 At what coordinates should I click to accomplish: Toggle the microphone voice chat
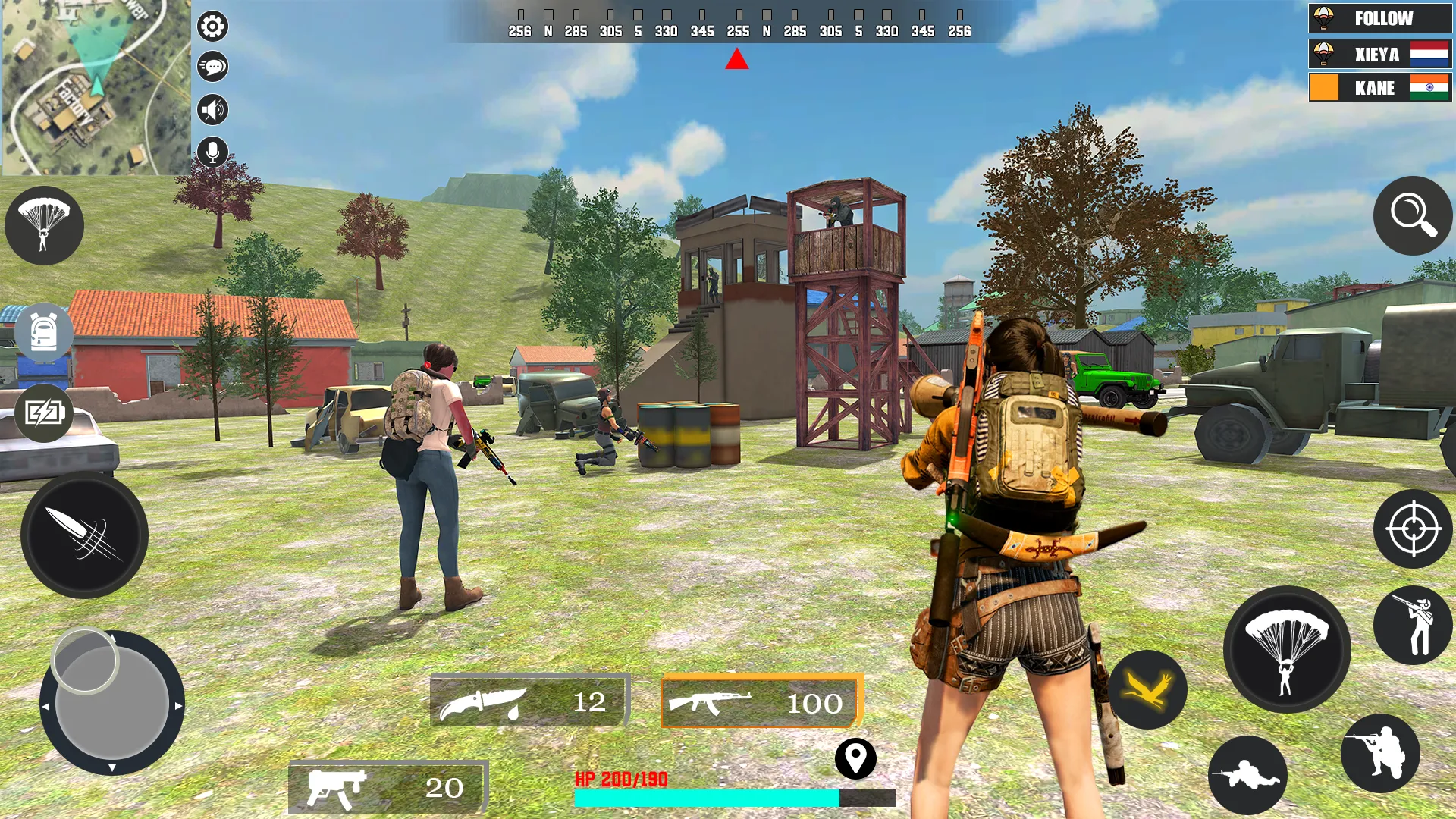click(x=212, y=152)
